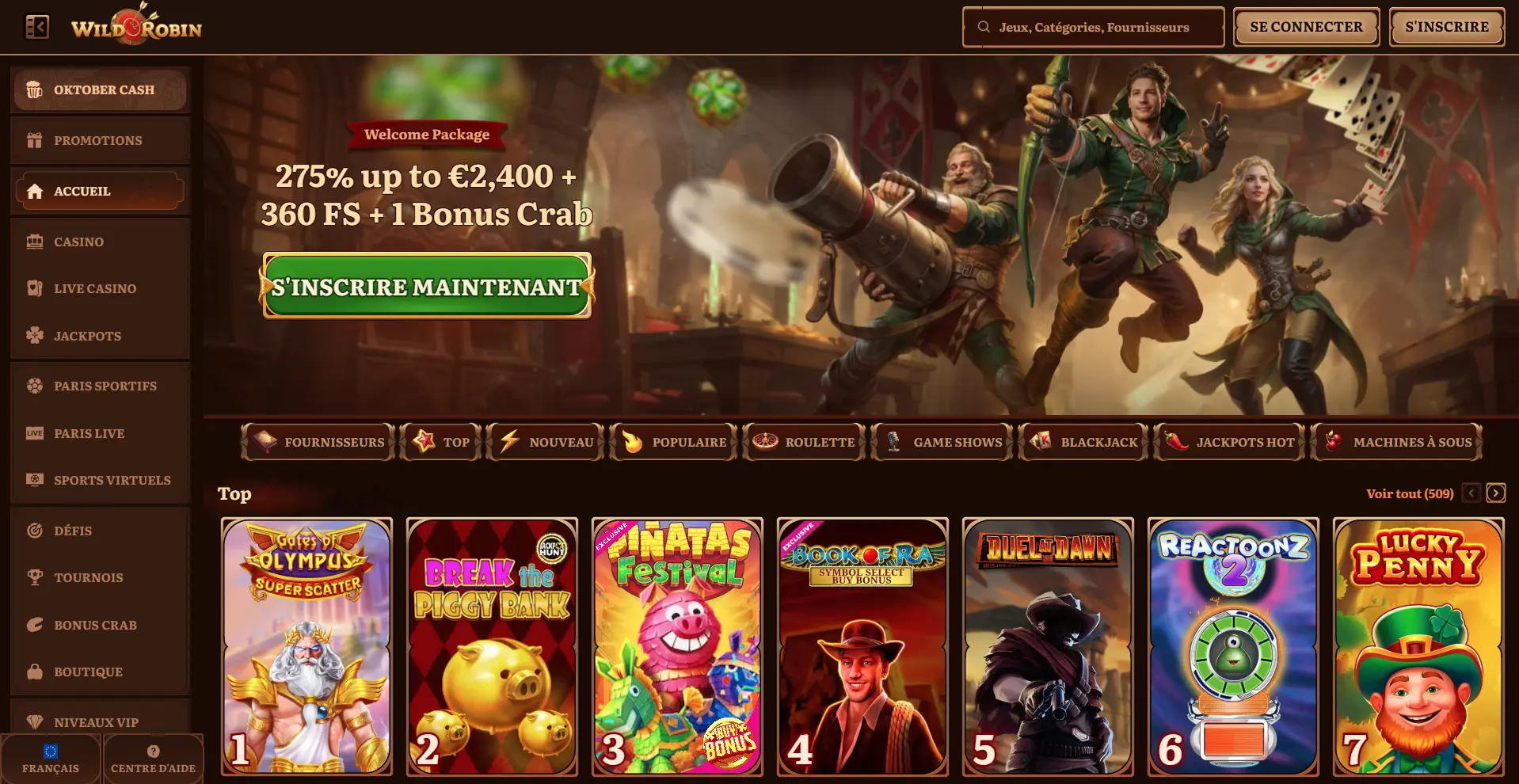Viewport: 1519px width, 784px height.
Task: Open Paris Sportifs from the sidebar
Action: [x=105, y=386]
